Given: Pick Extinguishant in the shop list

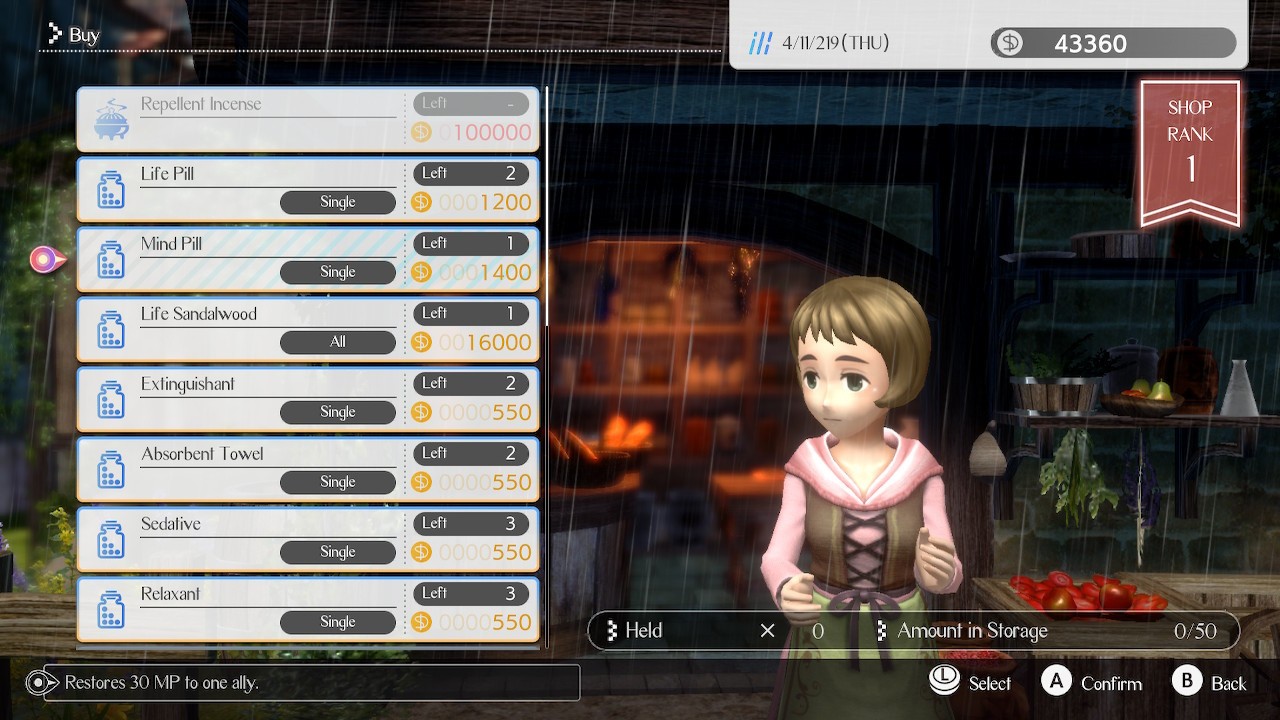Looking at the screenshot, I should point(307,399).
